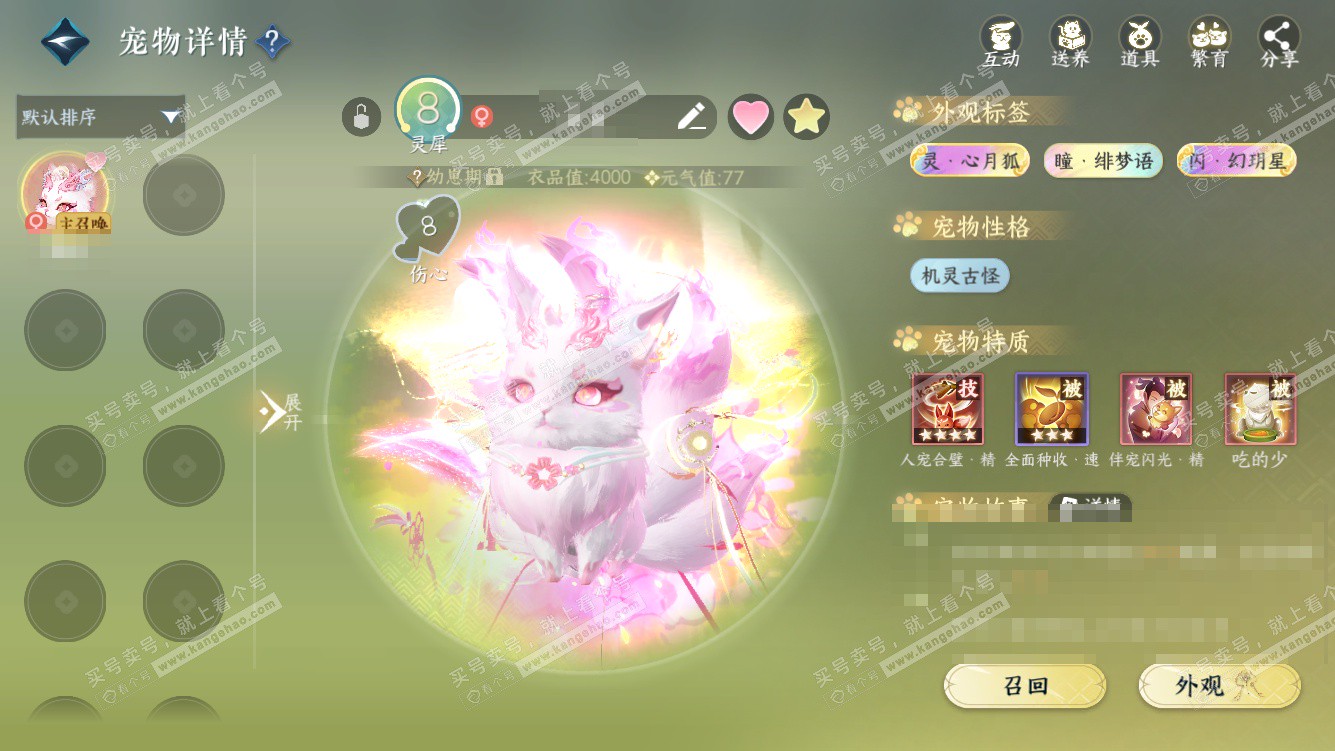1335x751 pixels.
Task: Expand the pet list with 展开 arrow
Action: 279,411
